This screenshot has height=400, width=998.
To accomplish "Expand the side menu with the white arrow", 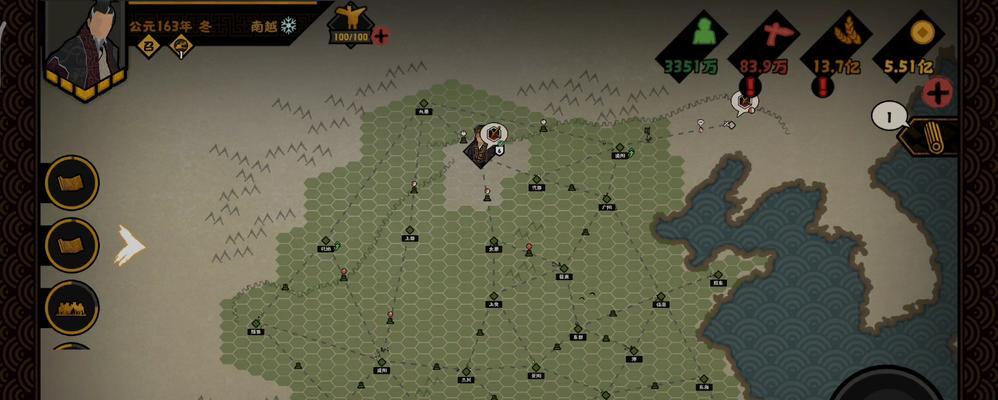I will (129, 245).
